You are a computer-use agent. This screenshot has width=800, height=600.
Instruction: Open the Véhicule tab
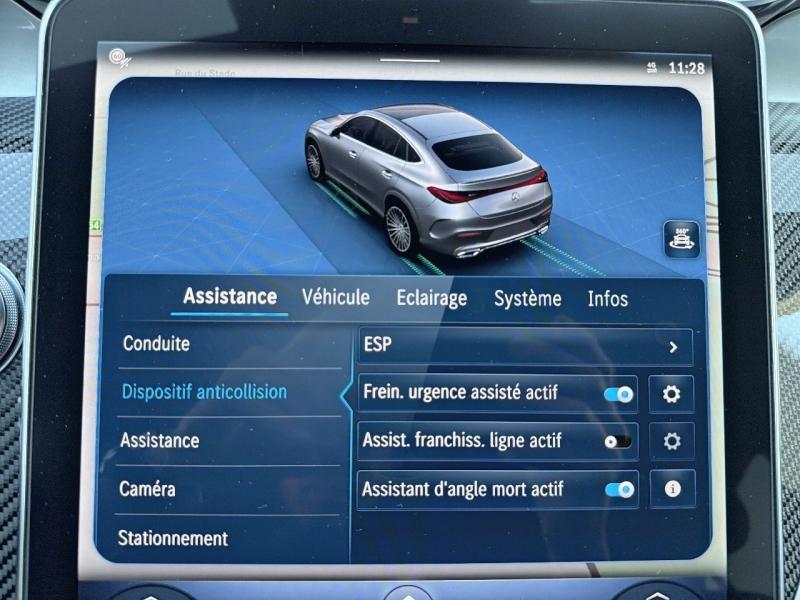coord(336,297)
